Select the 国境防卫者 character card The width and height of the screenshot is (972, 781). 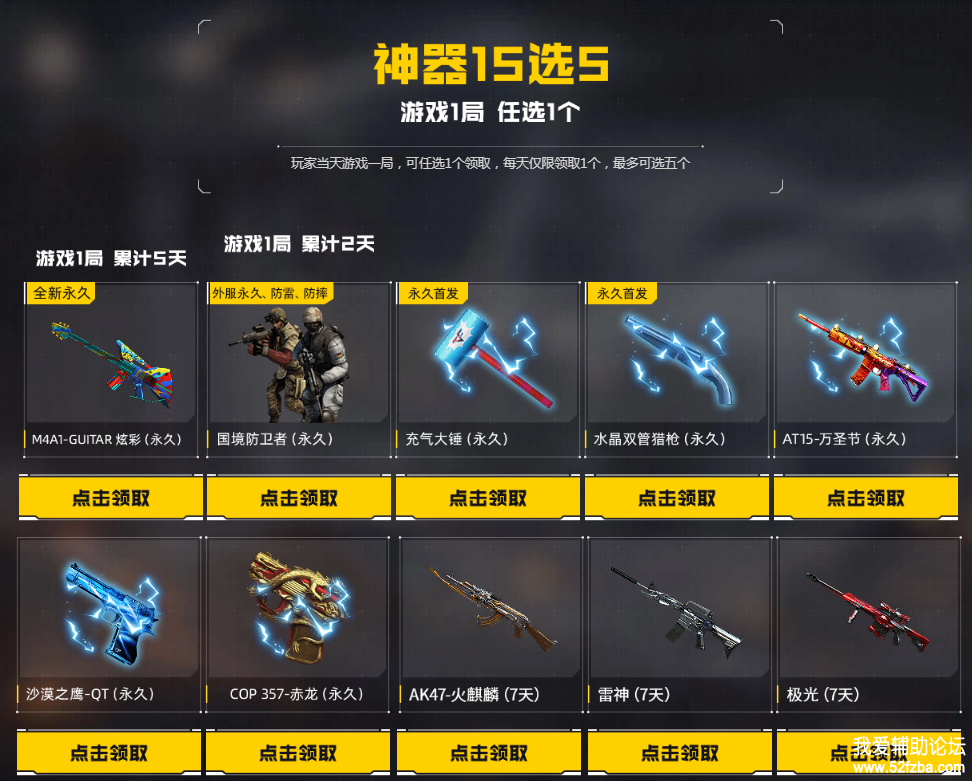pos(299,367)
